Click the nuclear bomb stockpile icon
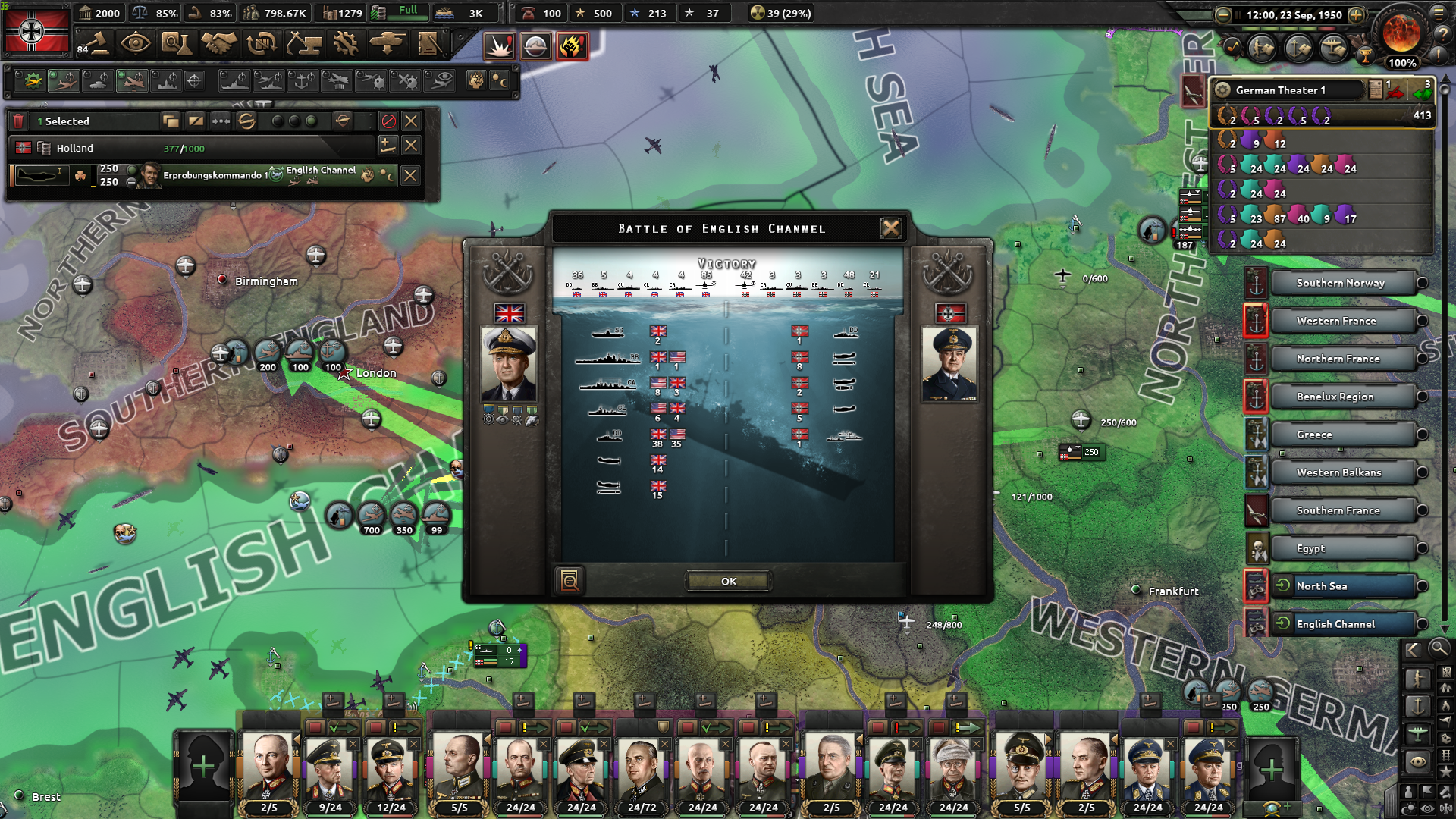 758,13
